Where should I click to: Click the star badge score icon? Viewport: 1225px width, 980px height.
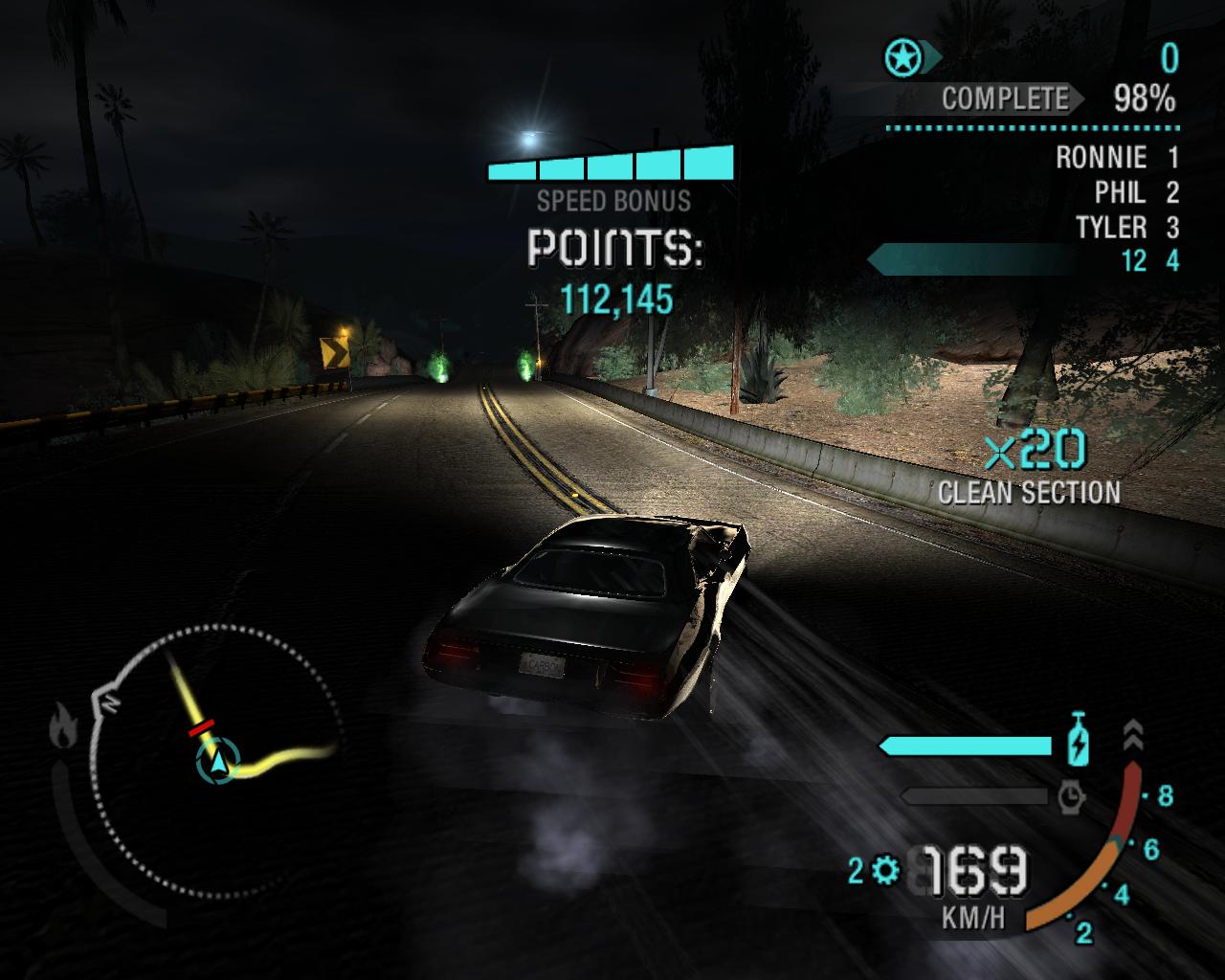tap(902, 59)
